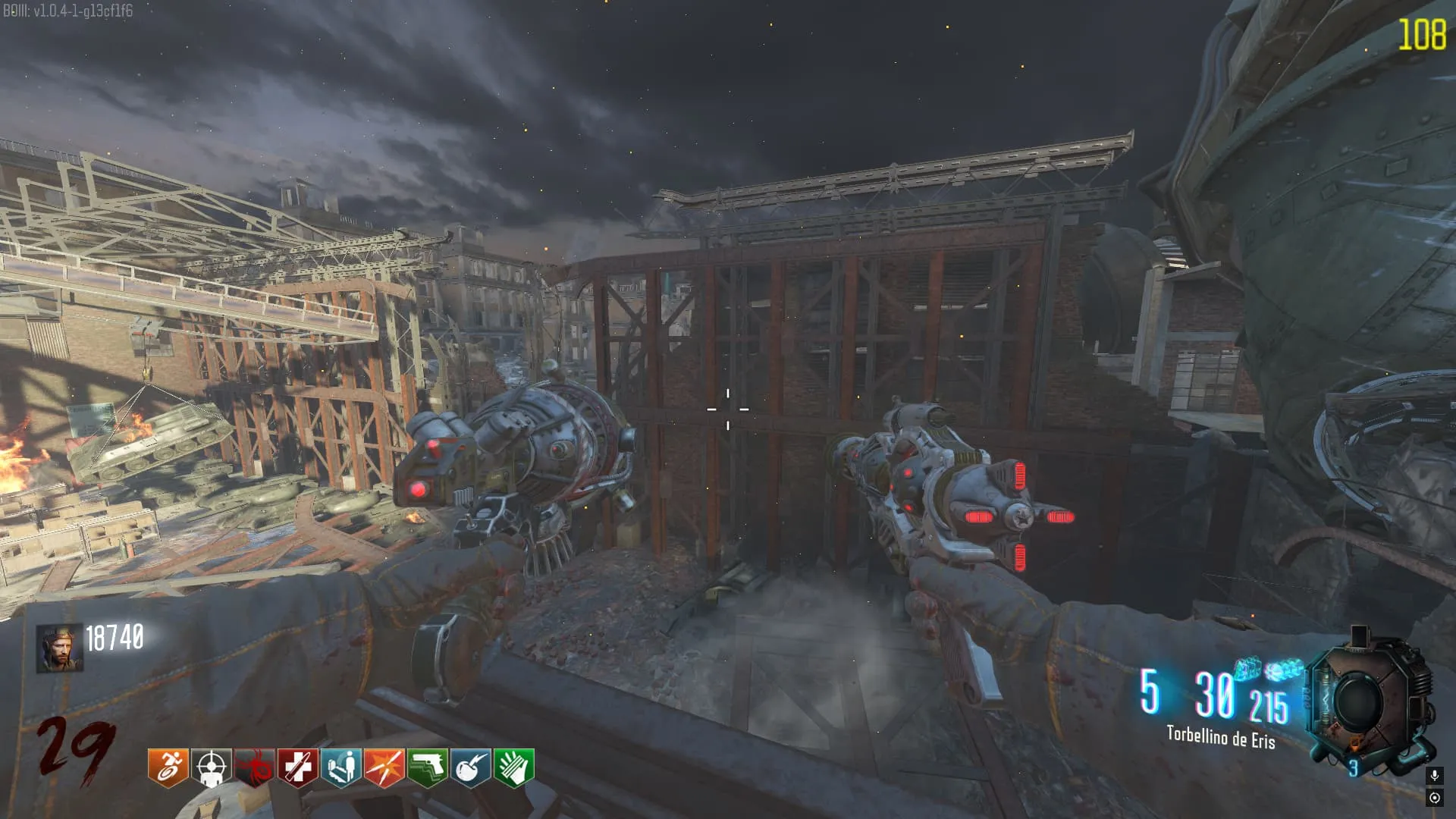Choose the green pistol Mule Kick perk

tap(427, 767)
